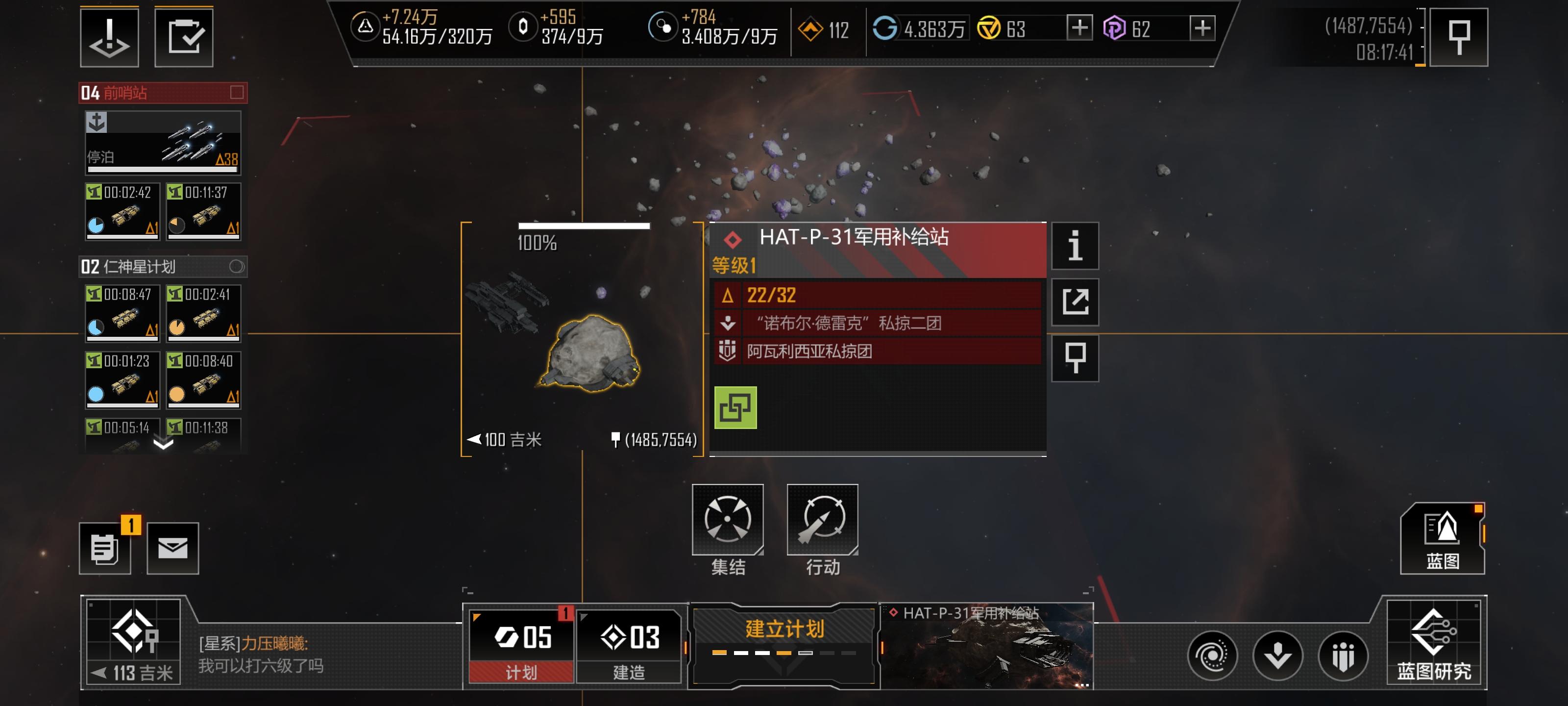
Task: Open the 集结 rally action
Action: tap(727, 520)
